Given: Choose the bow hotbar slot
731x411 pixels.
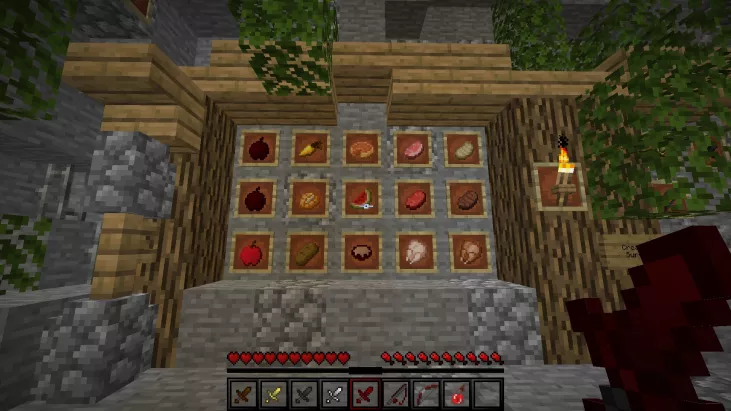Looking at the screenshot, I should 425,394.
